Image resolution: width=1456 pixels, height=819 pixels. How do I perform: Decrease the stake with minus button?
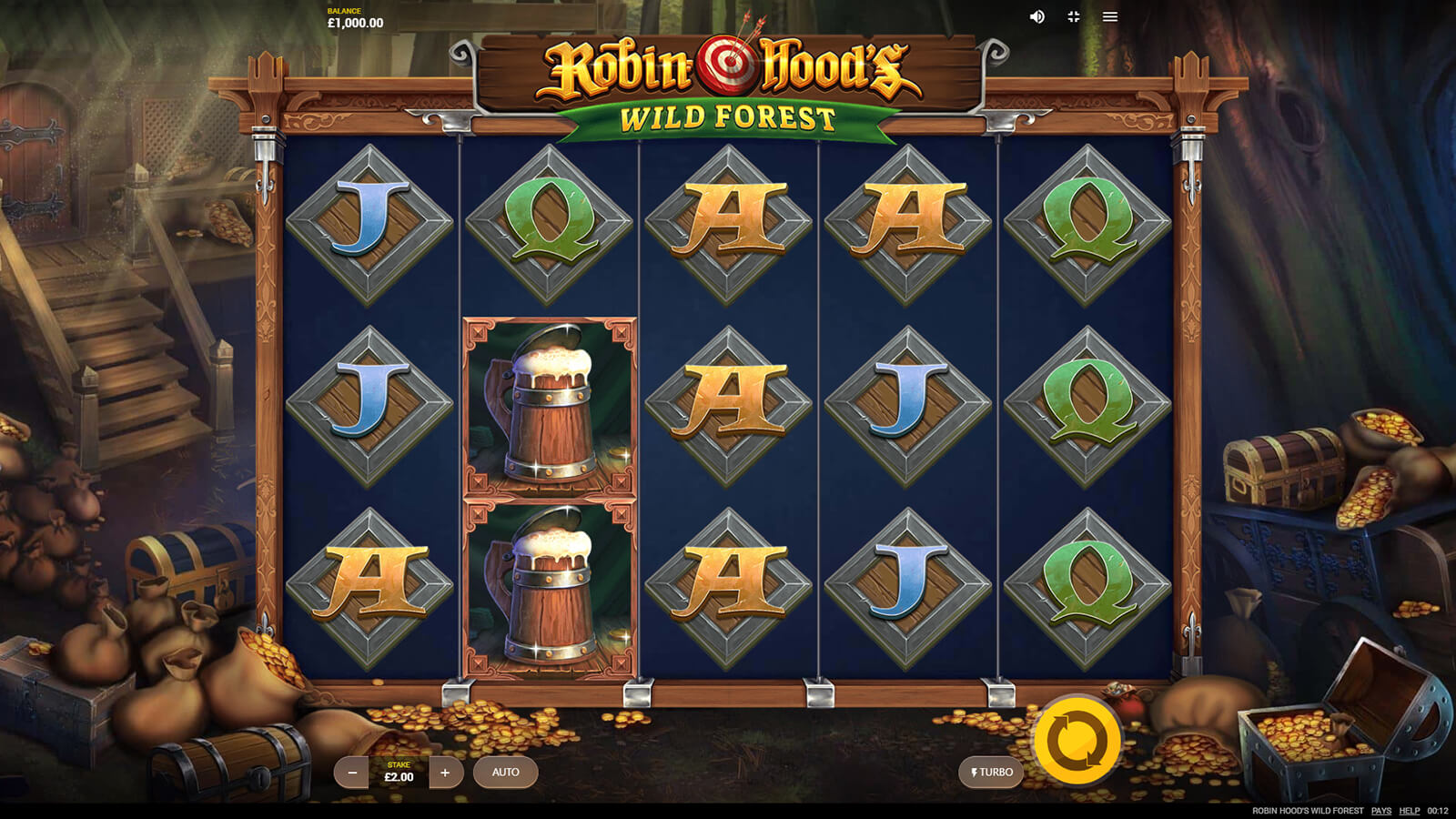click(x=351, y=773)
